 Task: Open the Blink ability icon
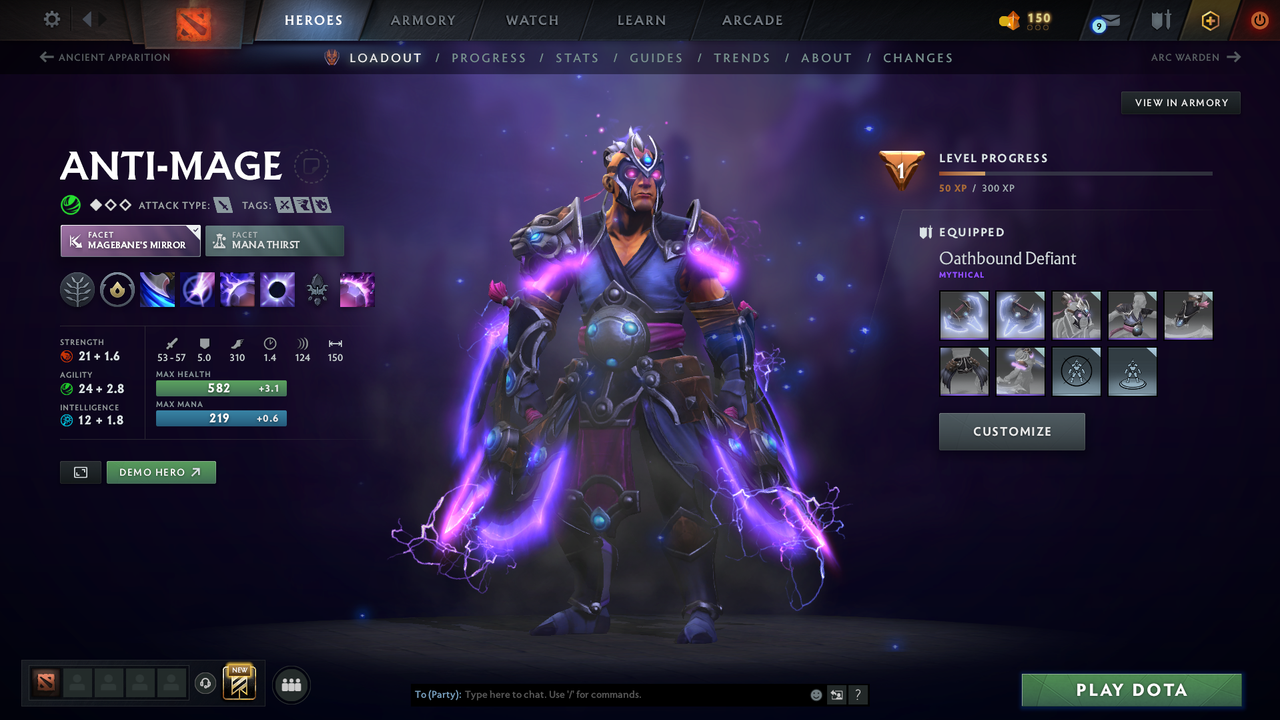click(197, 290)
